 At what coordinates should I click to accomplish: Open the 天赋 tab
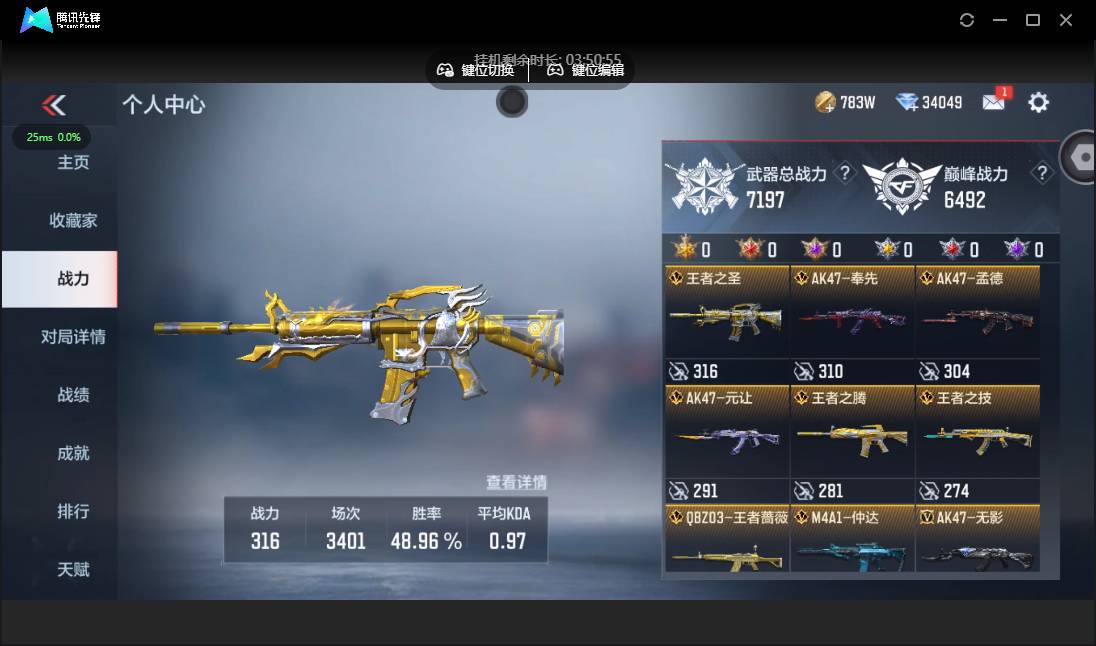tap(73, 568)
